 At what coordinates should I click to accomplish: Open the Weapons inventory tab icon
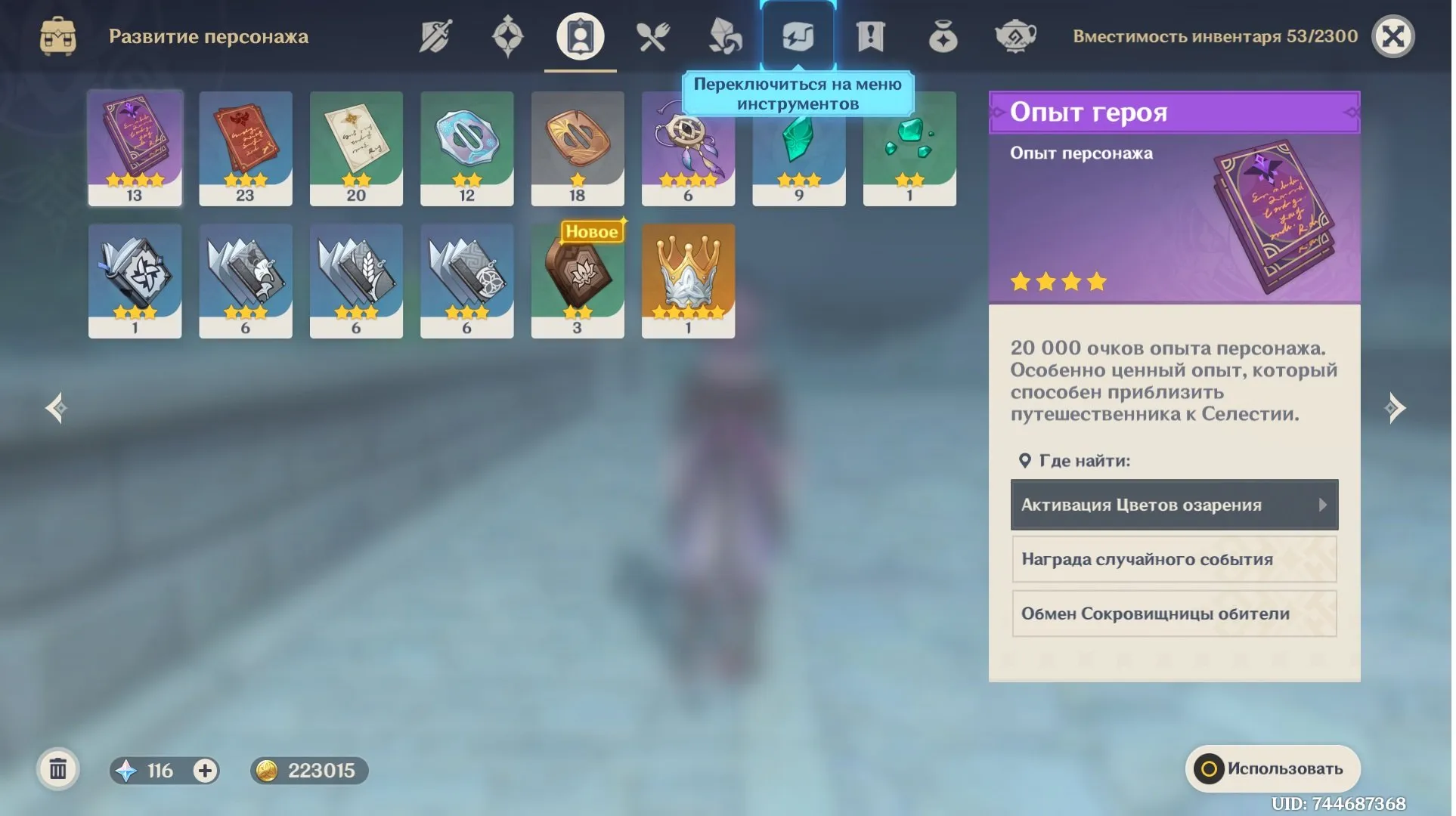click(x=434, y=36)
